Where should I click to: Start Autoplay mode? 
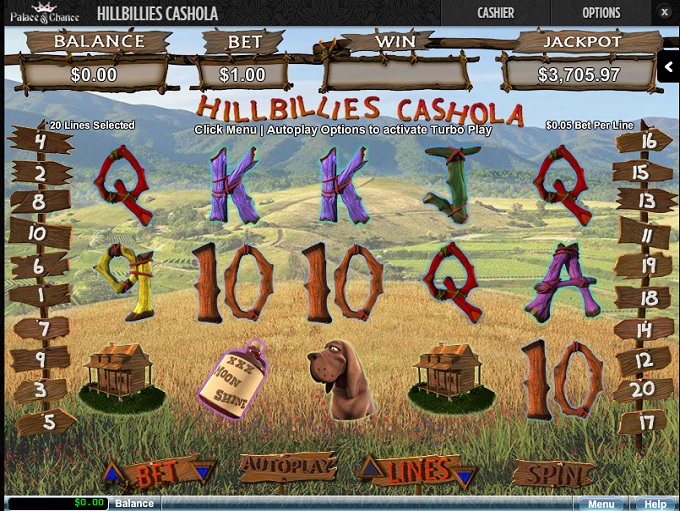286,467
